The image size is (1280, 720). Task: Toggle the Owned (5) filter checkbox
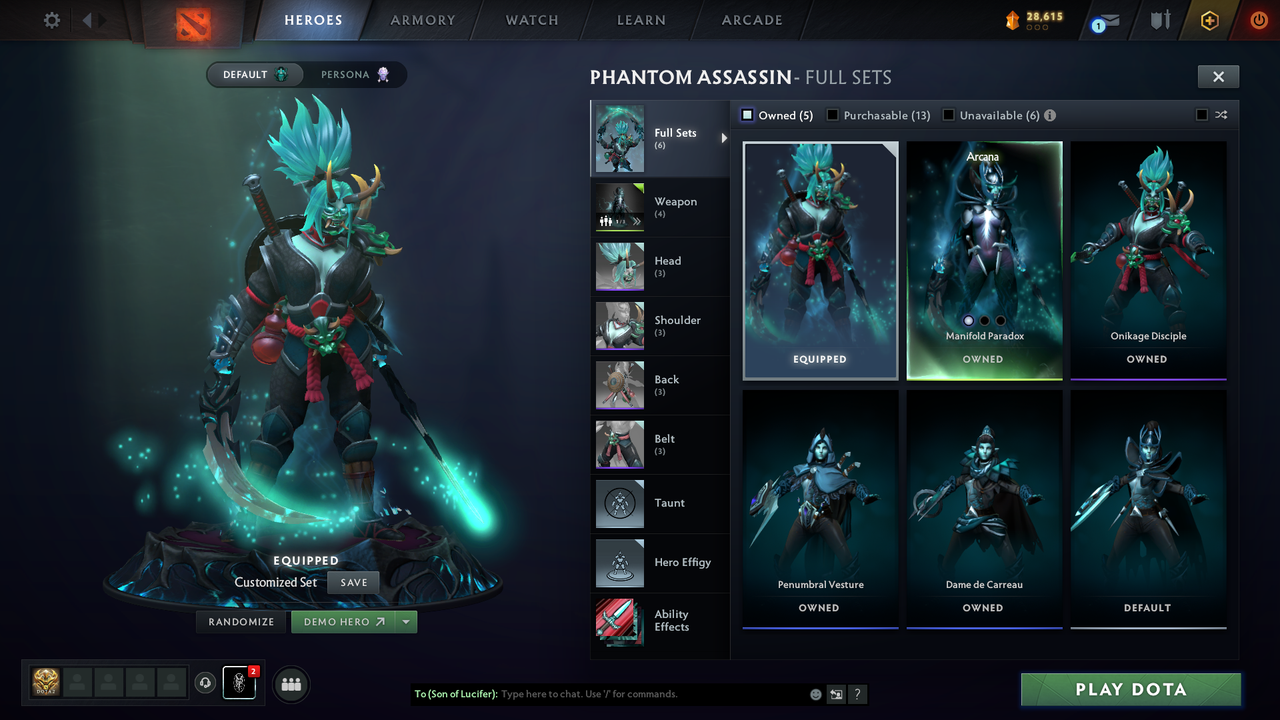pos(746,114)
